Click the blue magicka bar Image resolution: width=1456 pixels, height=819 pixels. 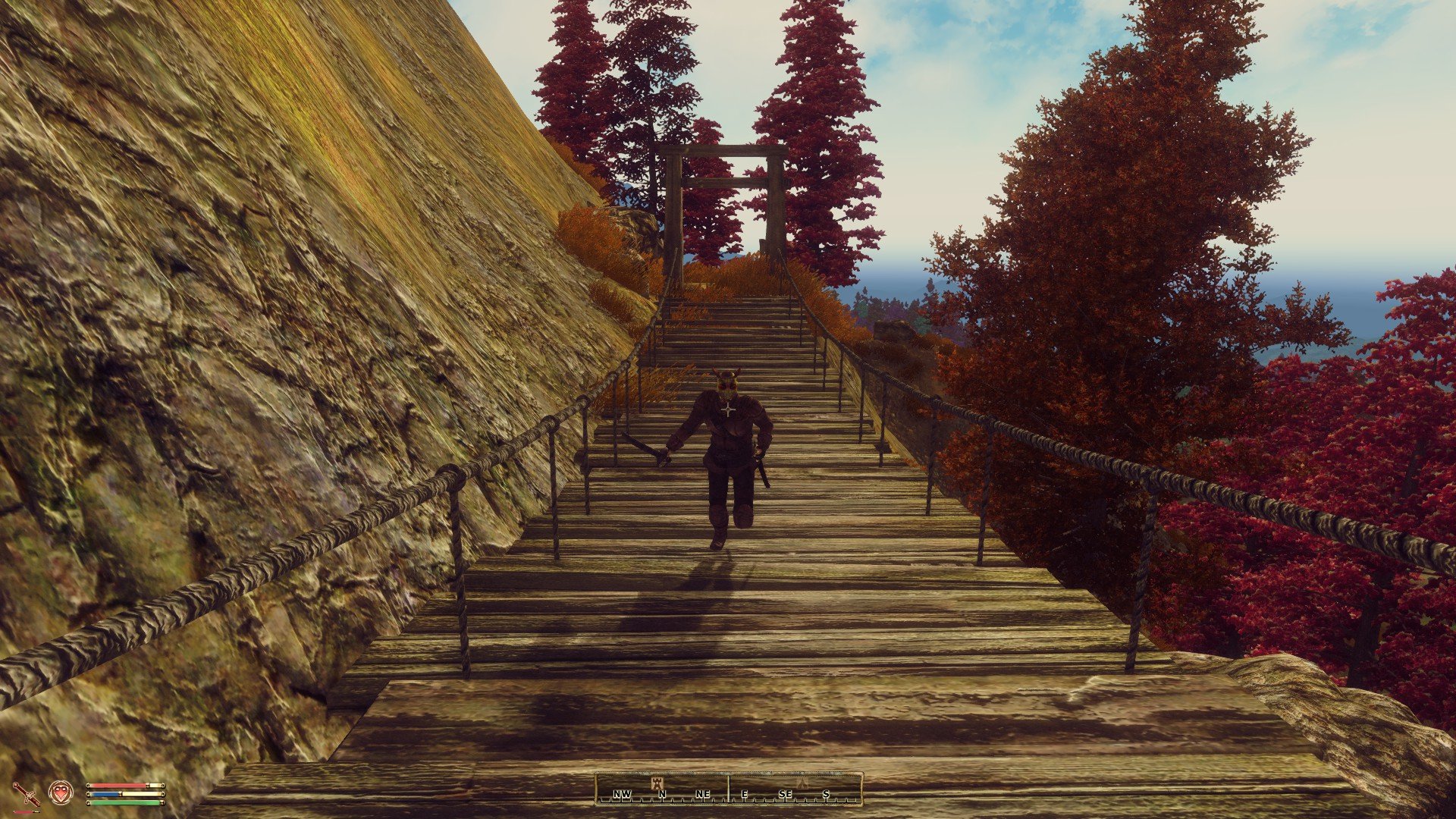pyautogui.click(x=104, y=794)
